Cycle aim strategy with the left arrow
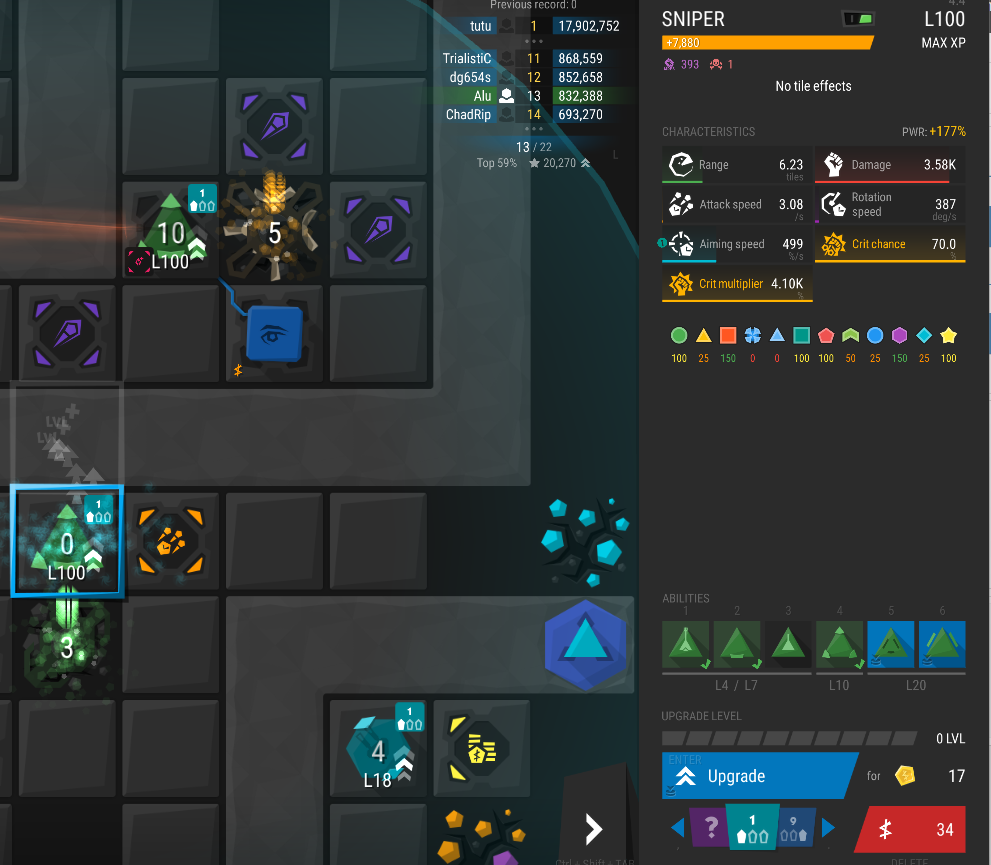Screen dimensions: 991x865 (677, 828)
